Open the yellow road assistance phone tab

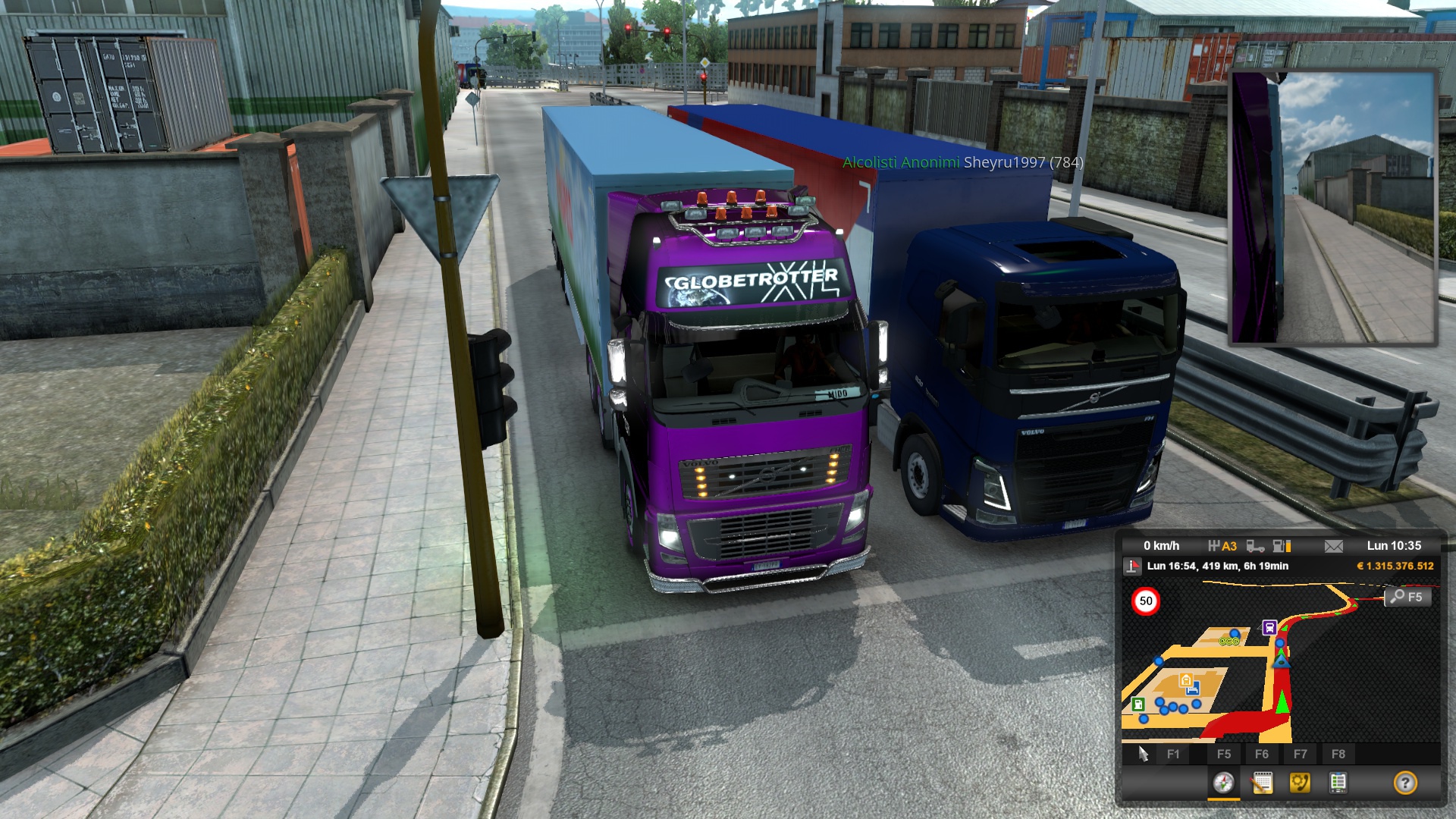pos(1300,783)
